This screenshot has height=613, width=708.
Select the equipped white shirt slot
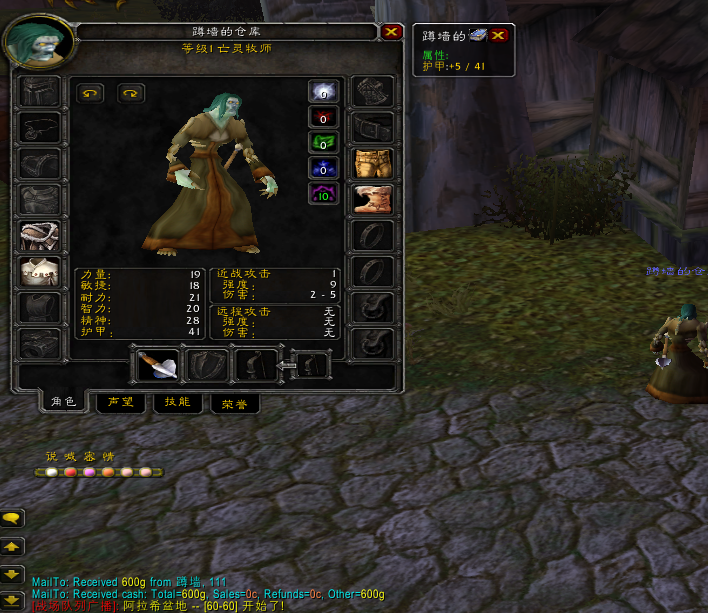[x=39, y=272]
